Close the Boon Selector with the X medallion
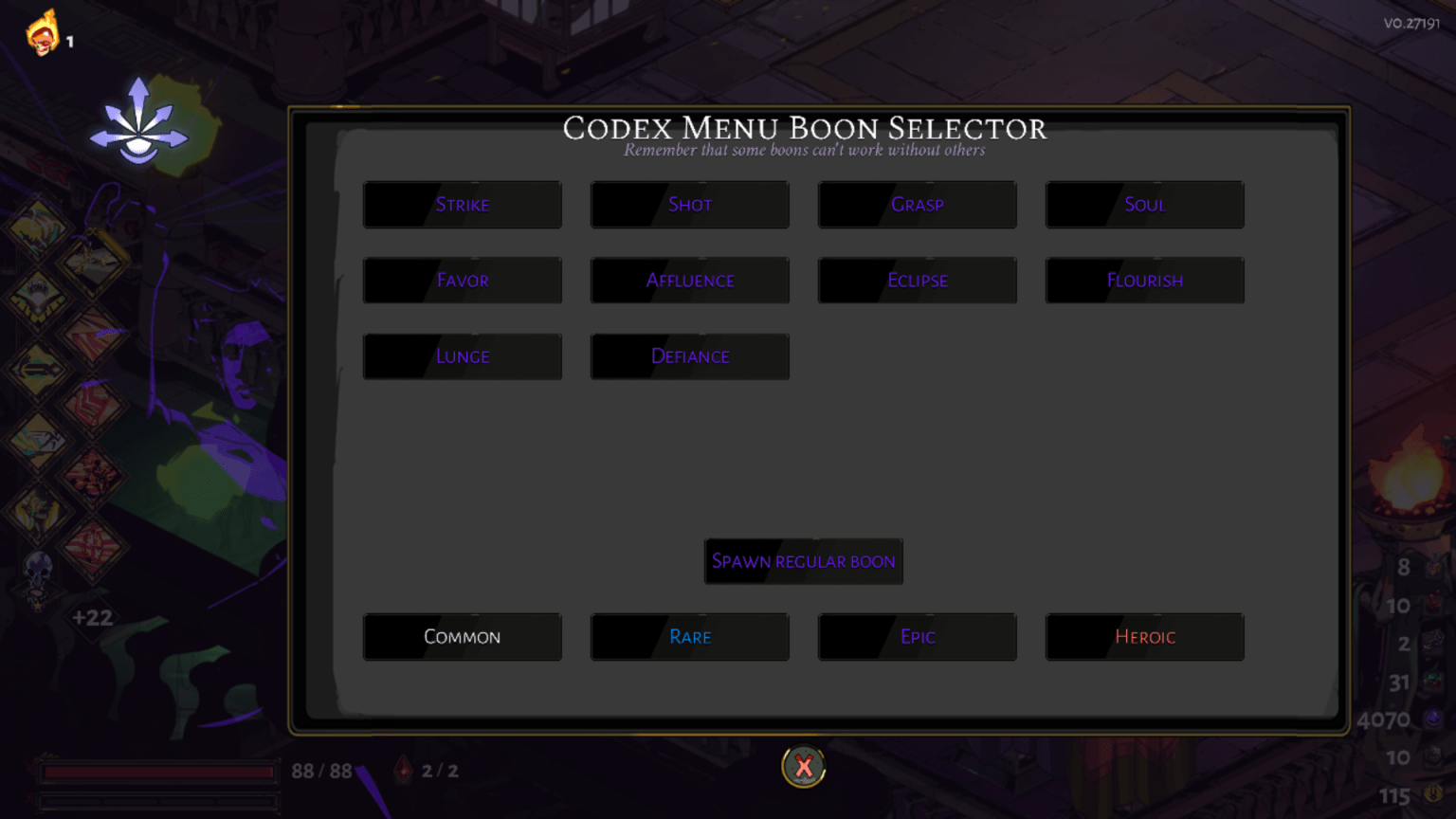The width and height of the screenshot is (1456, 819). (x=803, y=768)
